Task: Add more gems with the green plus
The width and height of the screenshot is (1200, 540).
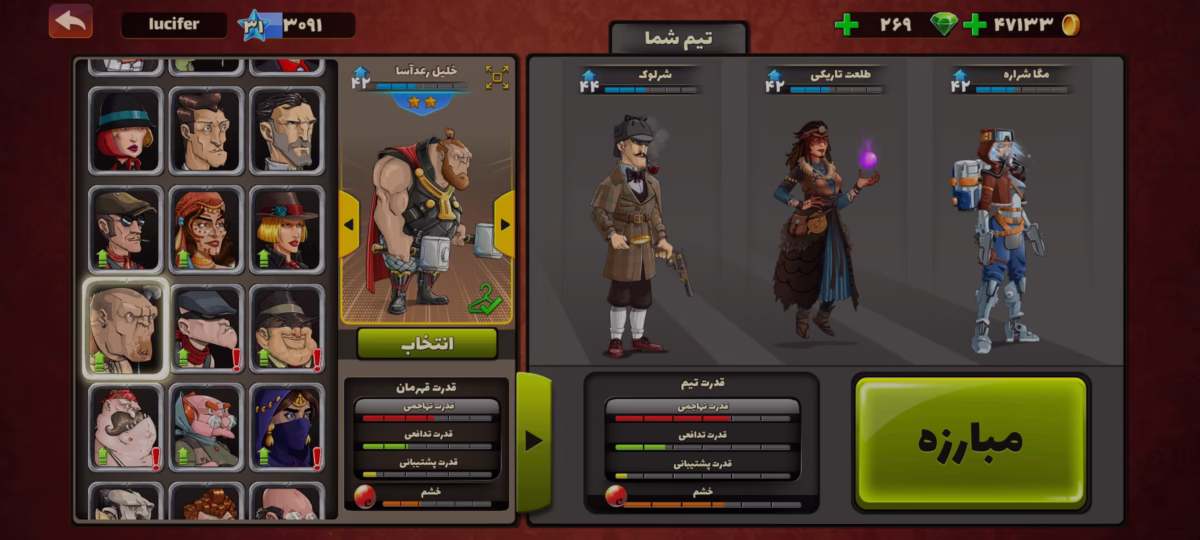Action: point(846,25)
